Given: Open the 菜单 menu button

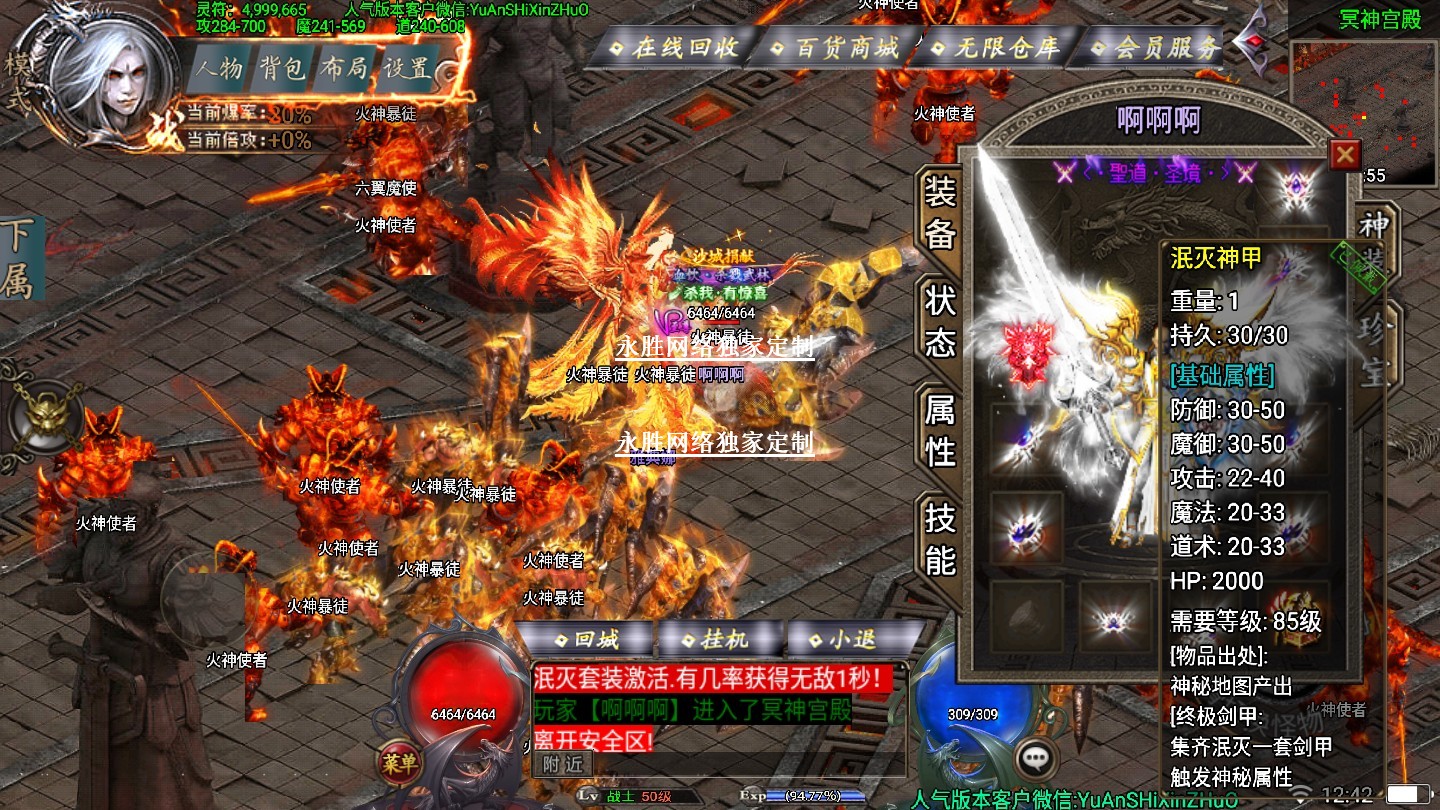Looking at the screenshot, I should (x=400, y=762).
